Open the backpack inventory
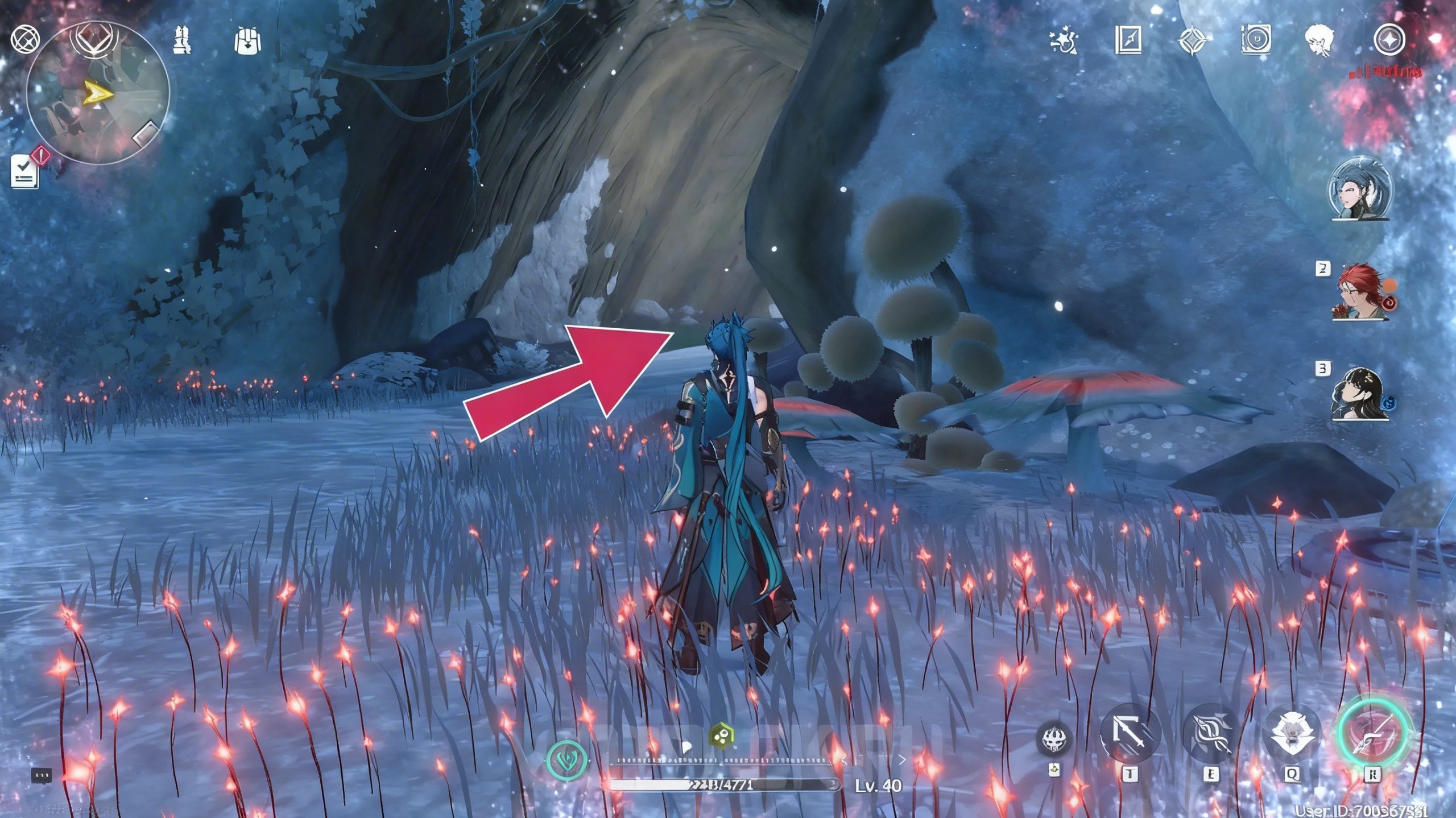The height and width of the screenshot is (818, 1456). pyautogui.click(x=247, y=40)
